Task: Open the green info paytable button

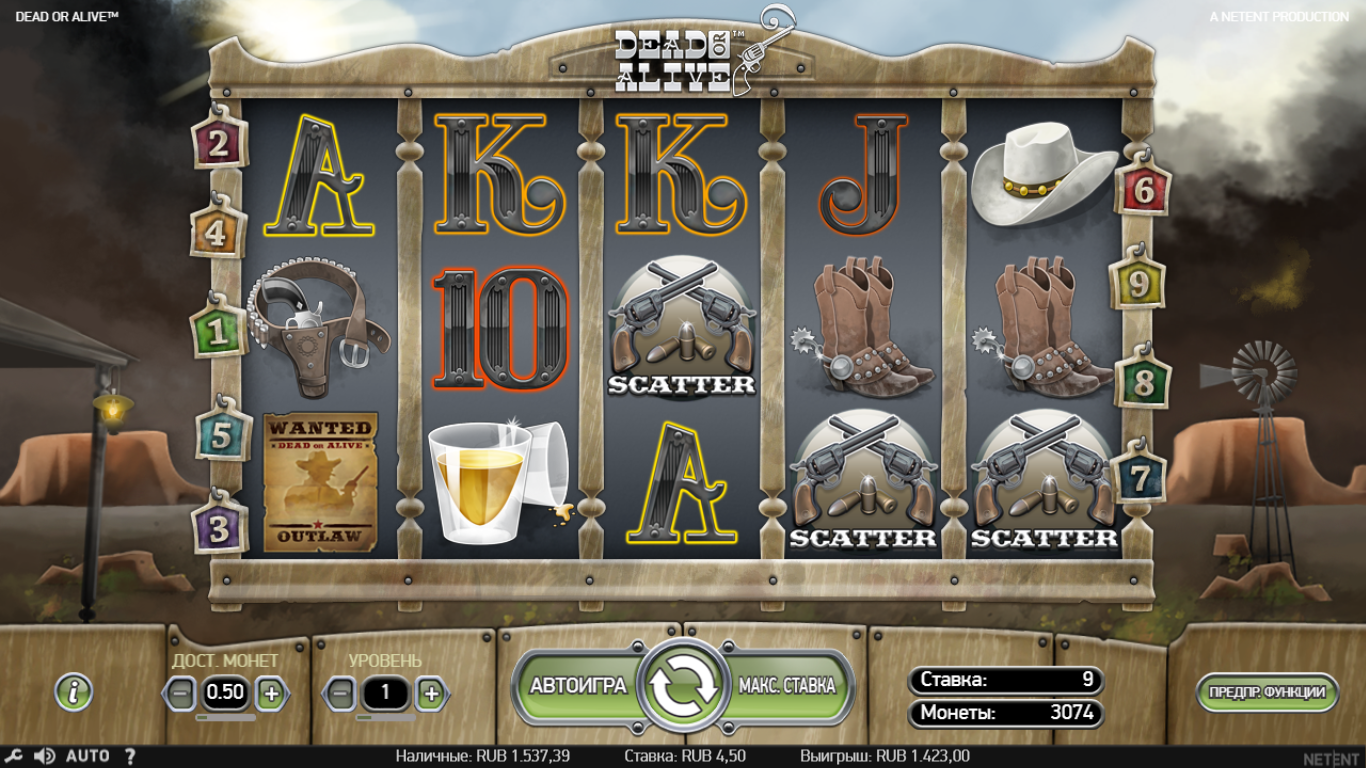Action: (x=74, y=691)
